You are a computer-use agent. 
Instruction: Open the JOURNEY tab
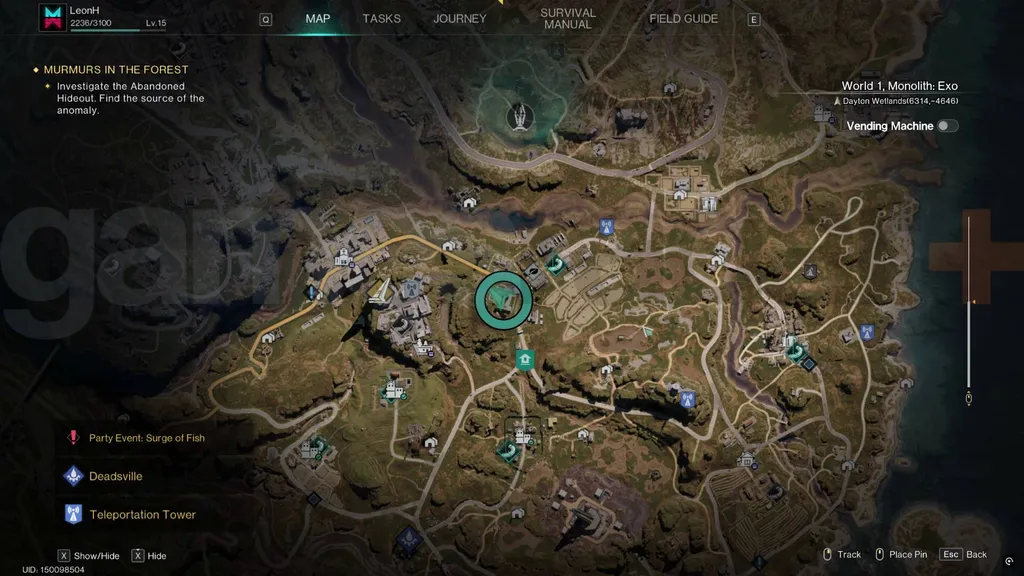coord(460,19)
